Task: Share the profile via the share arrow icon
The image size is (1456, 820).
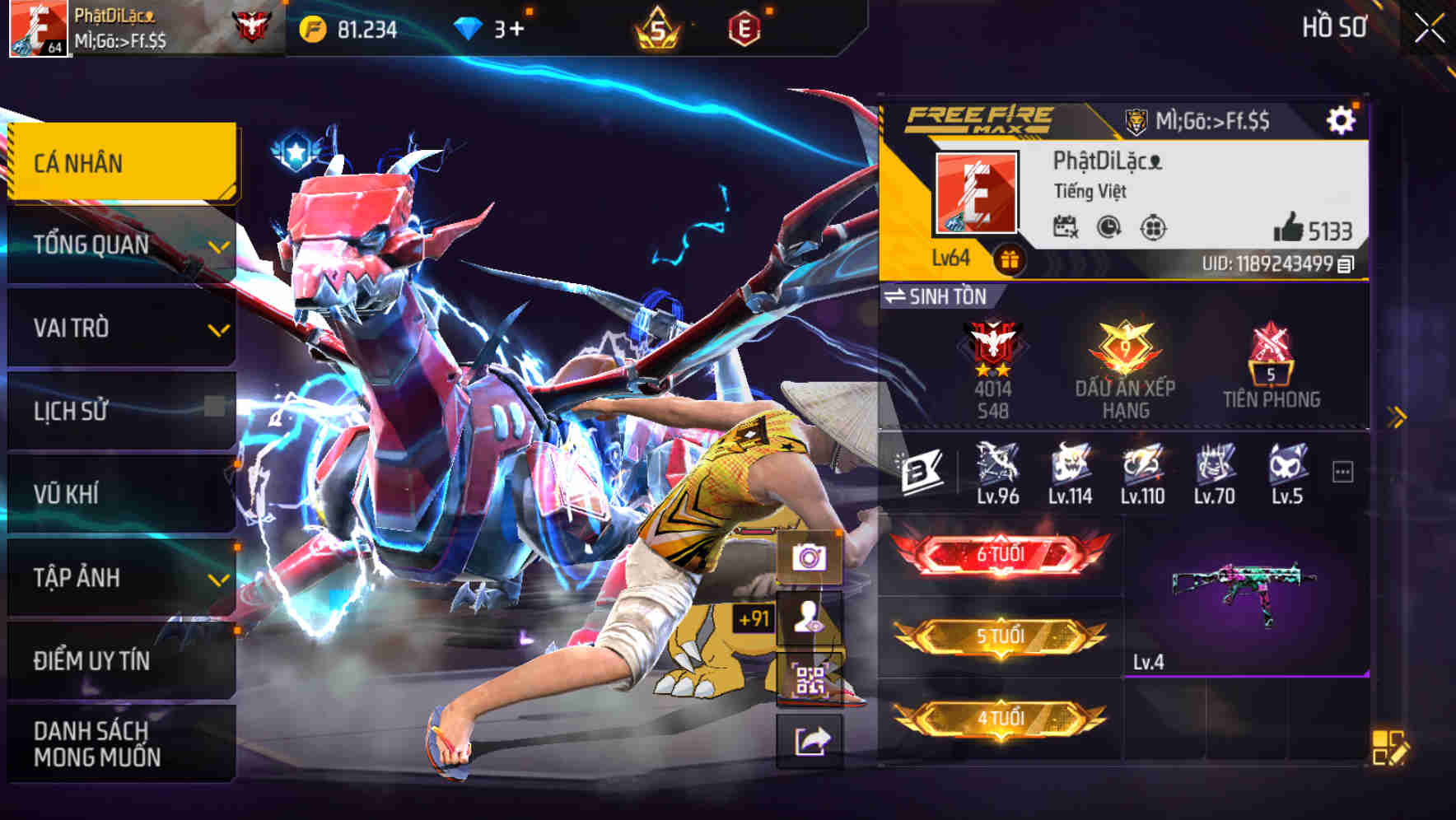Action: [x=810, y=740]
